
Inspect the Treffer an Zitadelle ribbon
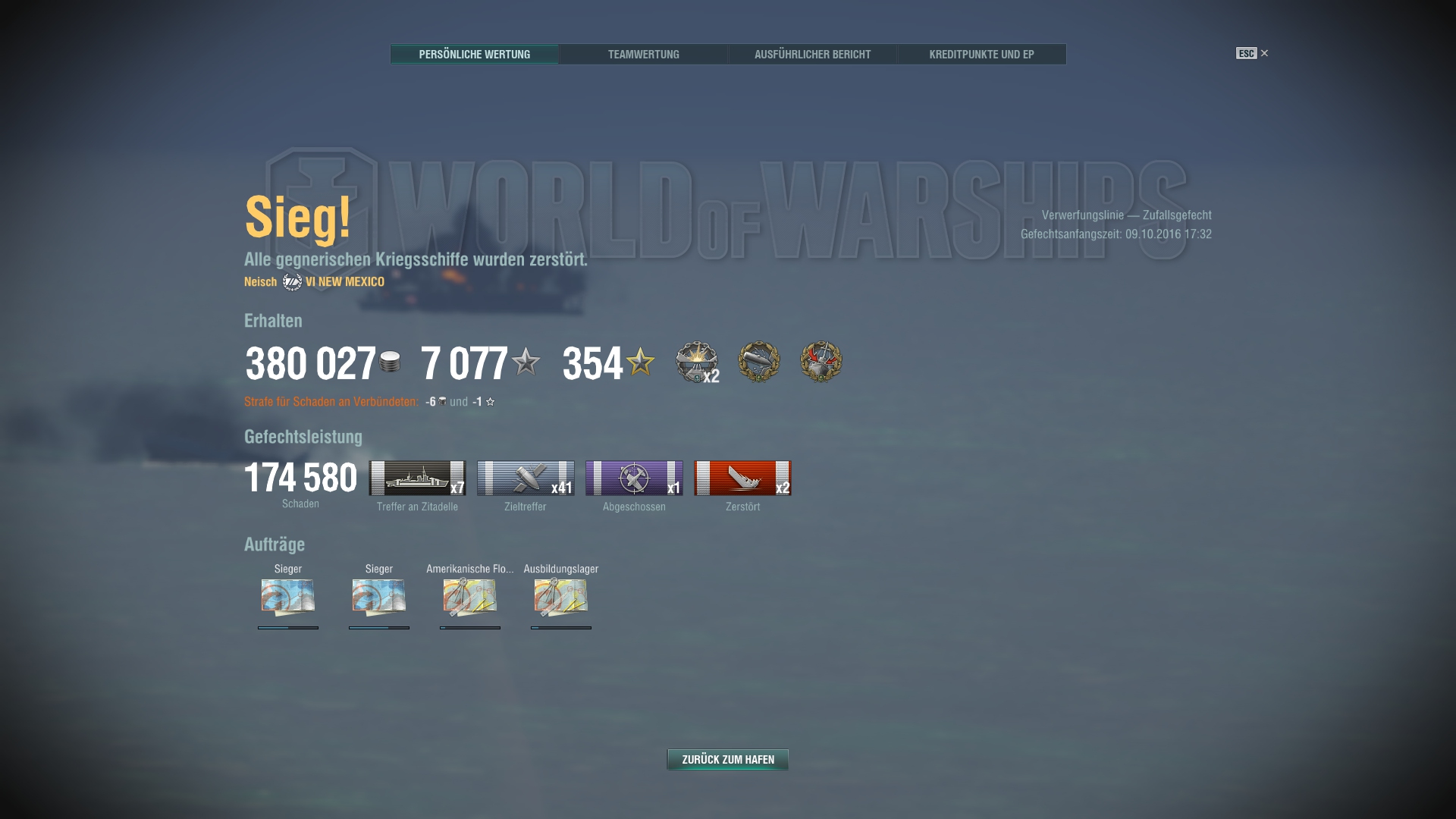(417, 479)
